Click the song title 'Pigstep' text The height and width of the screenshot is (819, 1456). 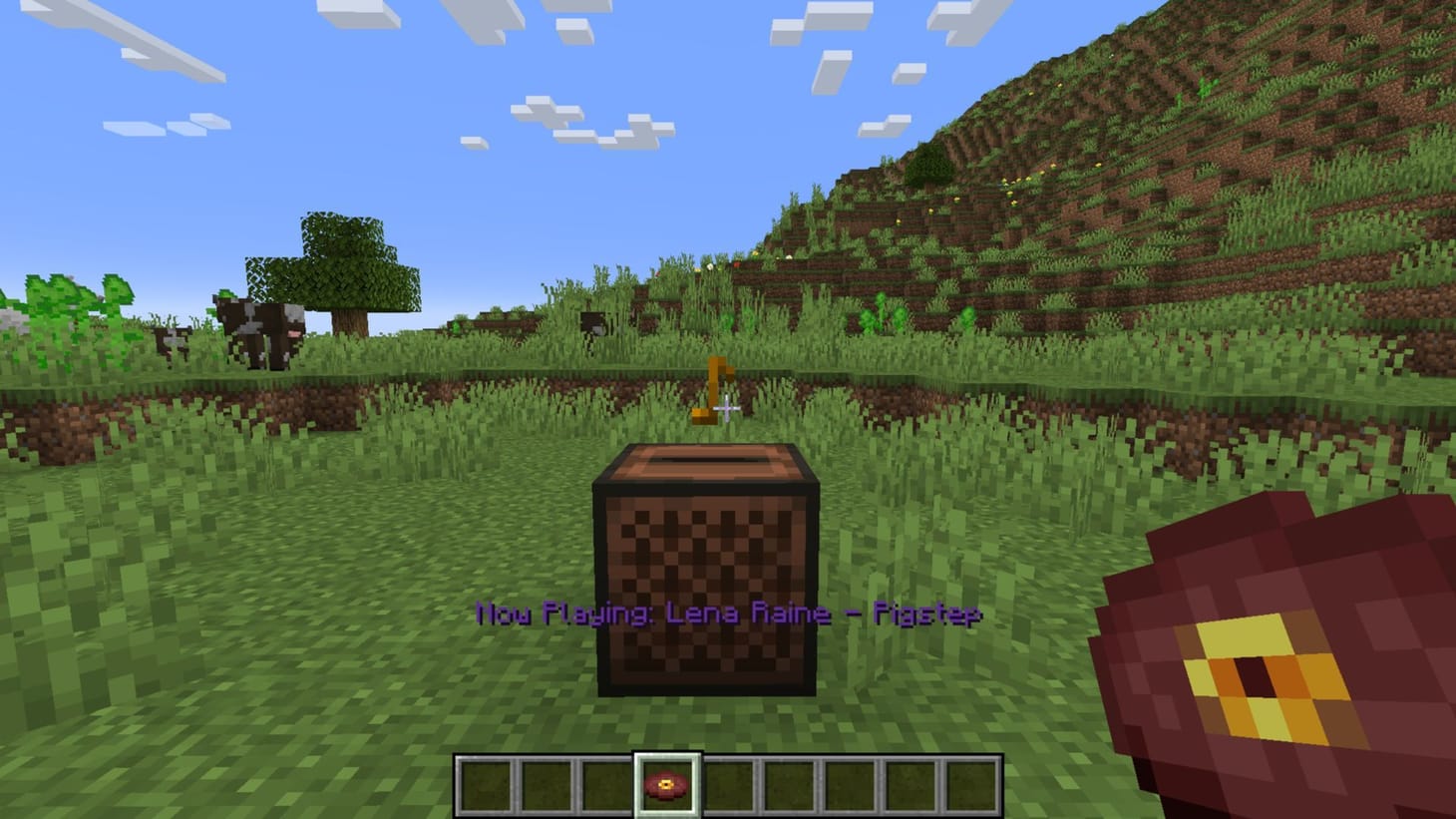tap(927, 614)
